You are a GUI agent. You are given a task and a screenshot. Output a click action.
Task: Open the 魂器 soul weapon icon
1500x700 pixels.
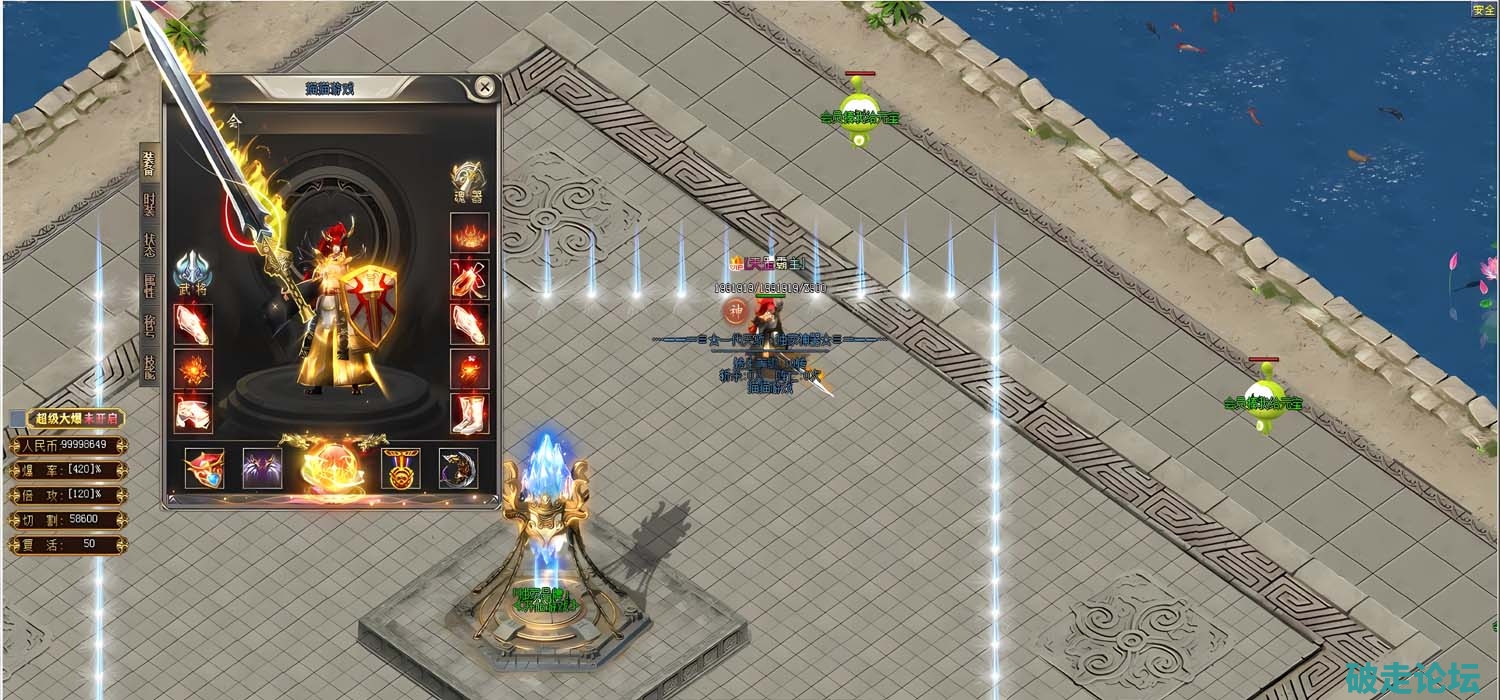point(467,181)
